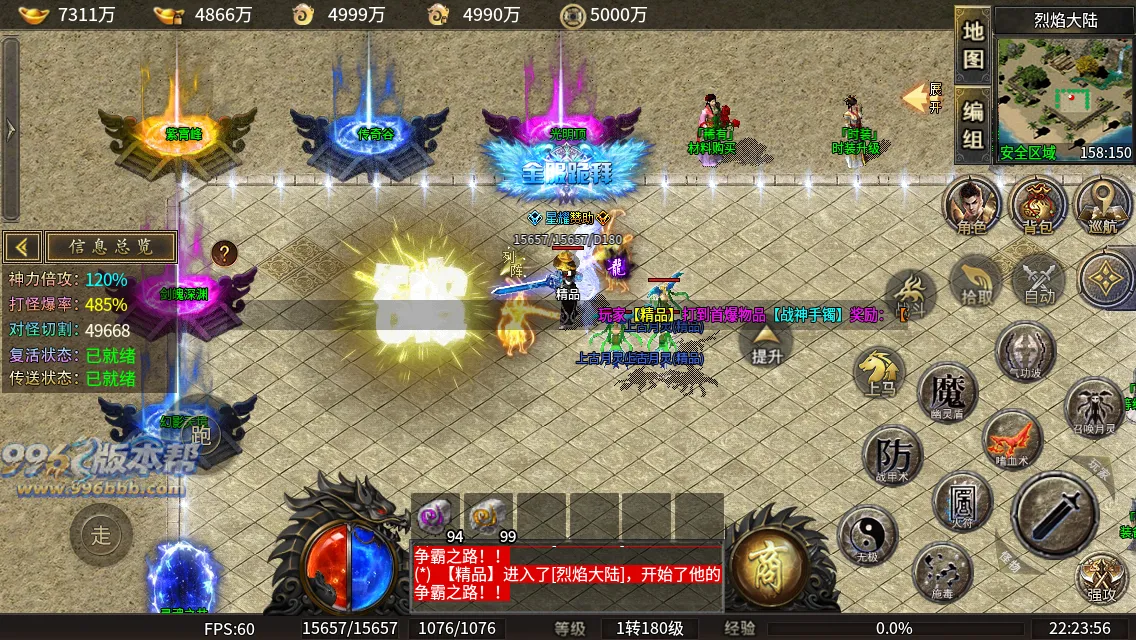The height and width of the screenshot is (640, 1136).
Task: Use the 战甲术 armor skill
Action: point(893,455)
